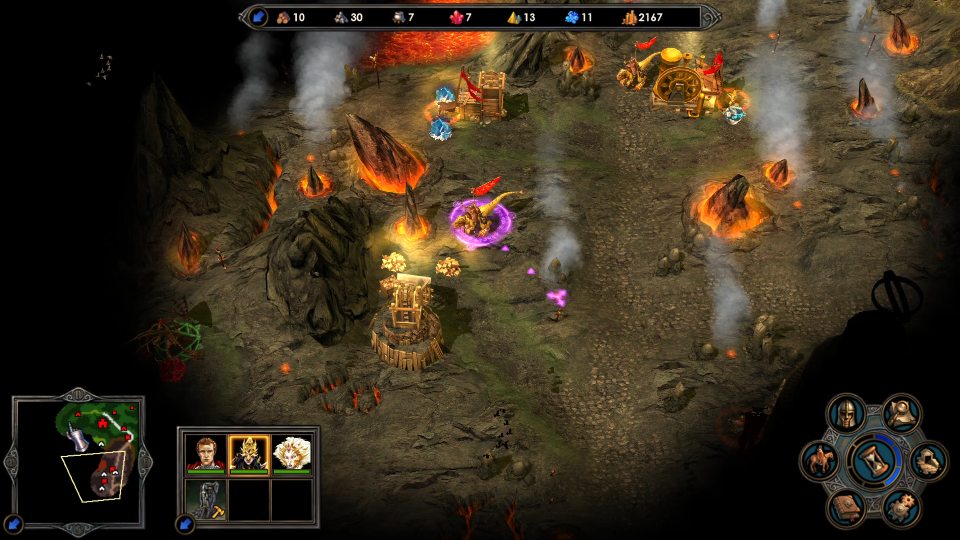Collapse the hero list with its blue arrow

(x=185, y=523)
